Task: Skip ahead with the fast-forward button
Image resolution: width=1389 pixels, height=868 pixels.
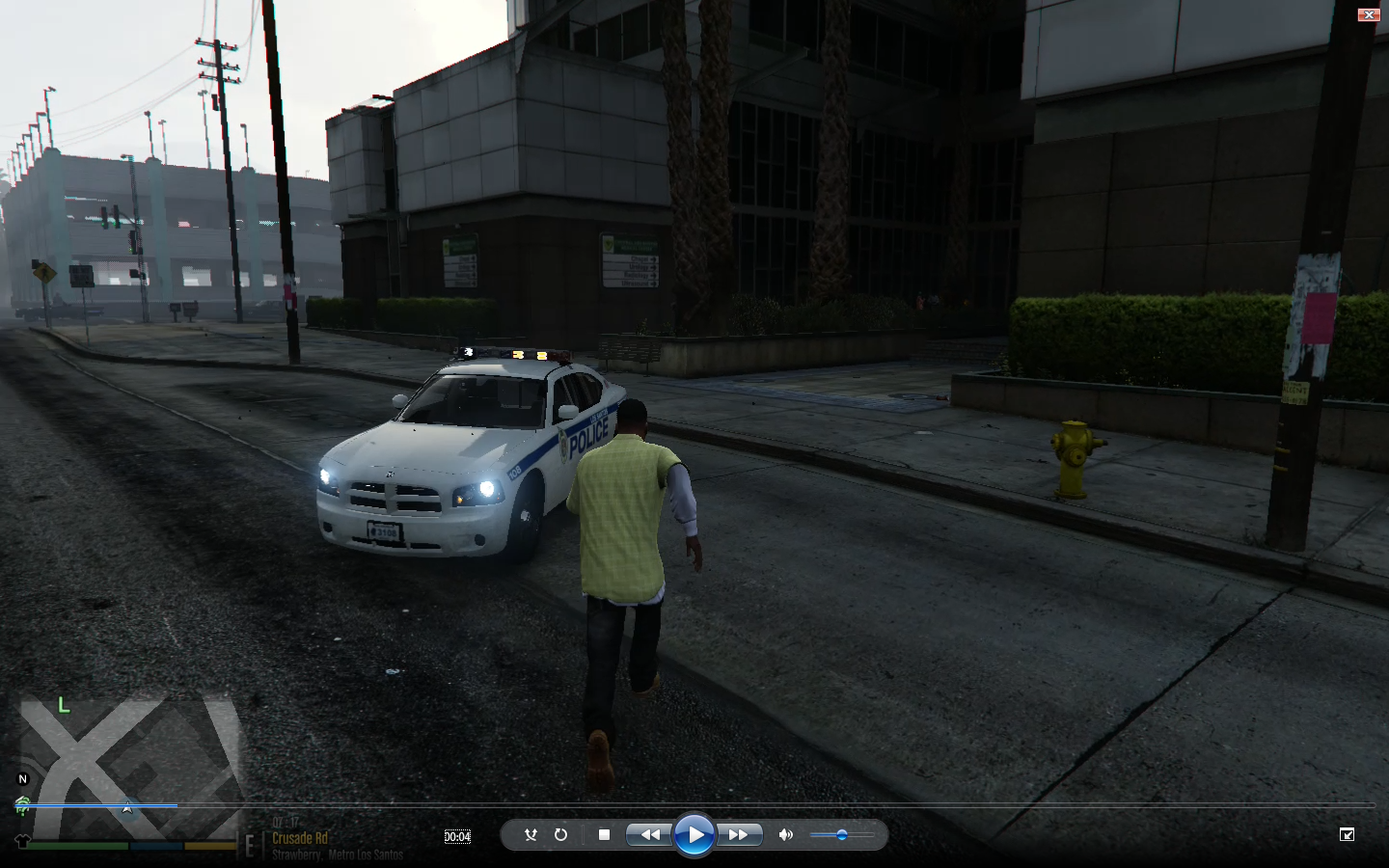Action: click(738, 835)
